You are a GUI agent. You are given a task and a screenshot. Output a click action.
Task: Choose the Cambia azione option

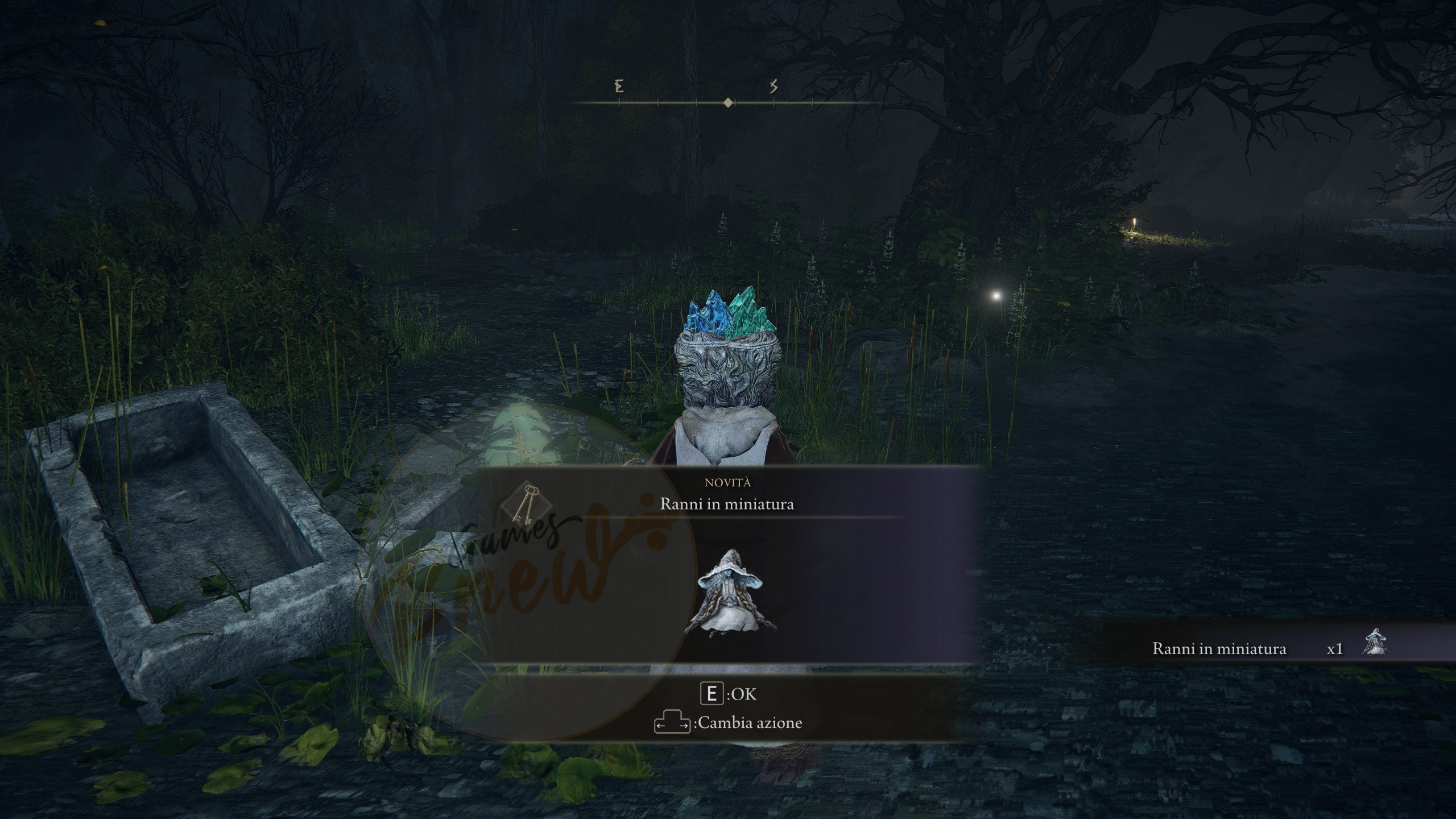pos(728,723)
